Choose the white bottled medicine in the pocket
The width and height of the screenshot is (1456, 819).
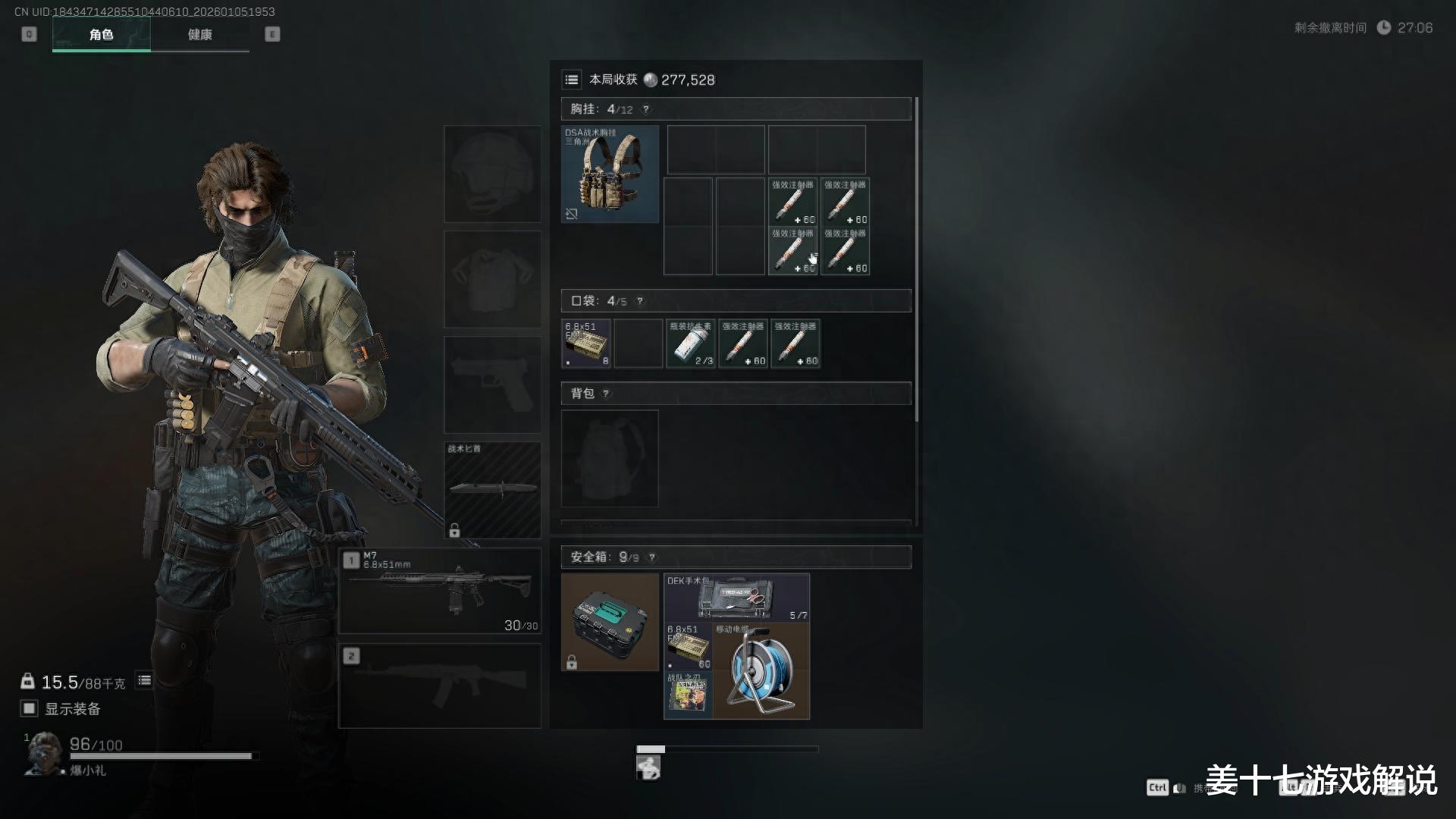[690, 344]
